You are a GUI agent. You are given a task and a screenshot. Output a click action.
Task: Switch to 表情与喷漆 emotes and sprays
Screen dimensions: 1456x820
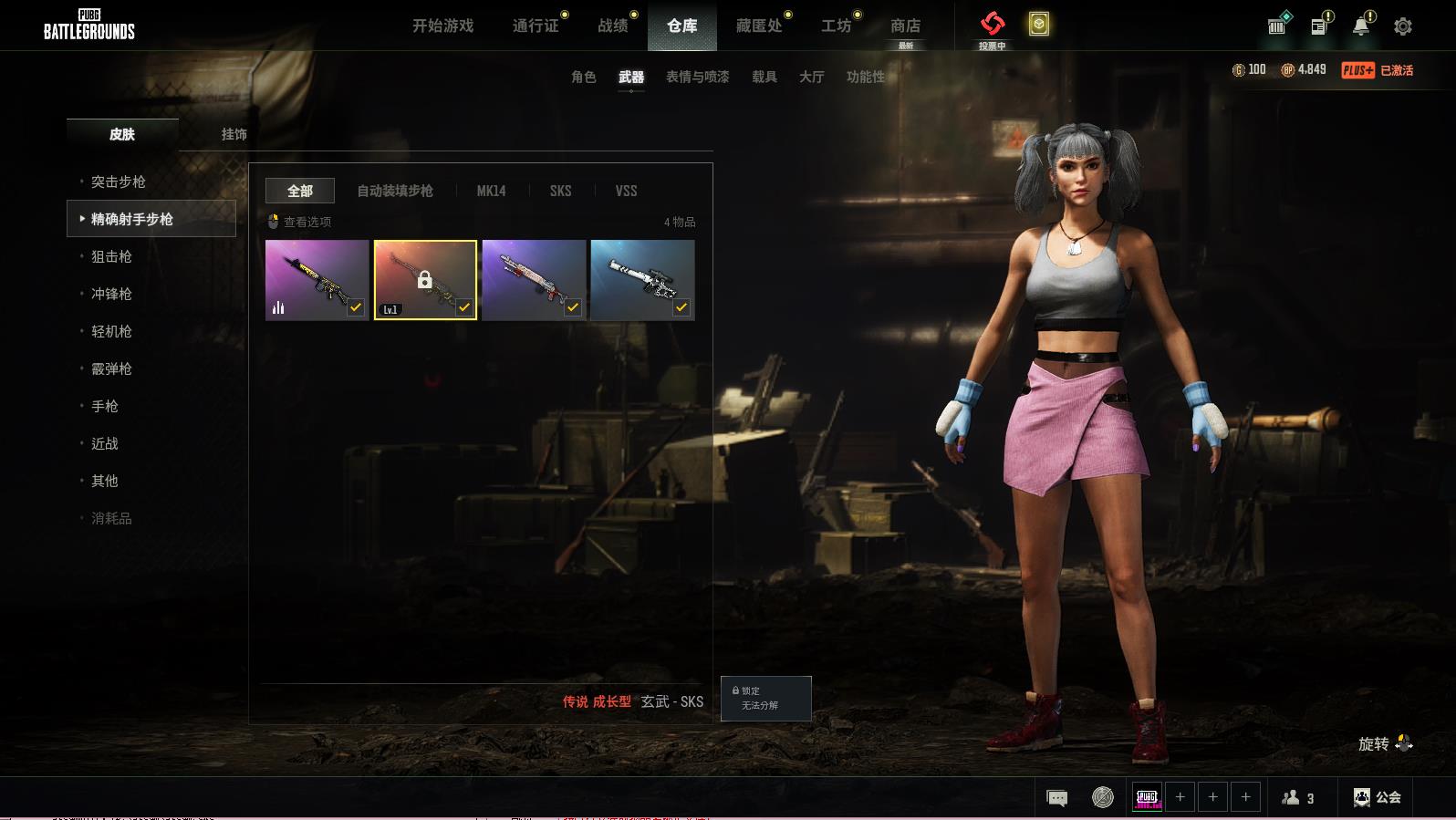[697, 77]
